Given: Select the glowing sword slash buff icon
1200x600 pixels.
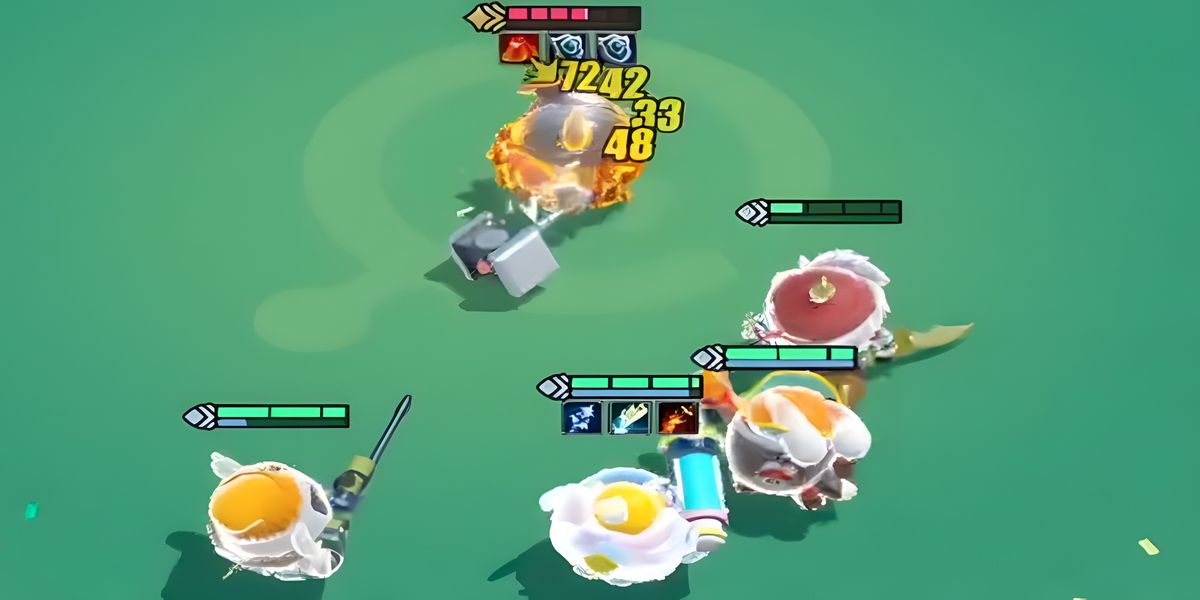Looking at the screenshot, I should [630, 417].
